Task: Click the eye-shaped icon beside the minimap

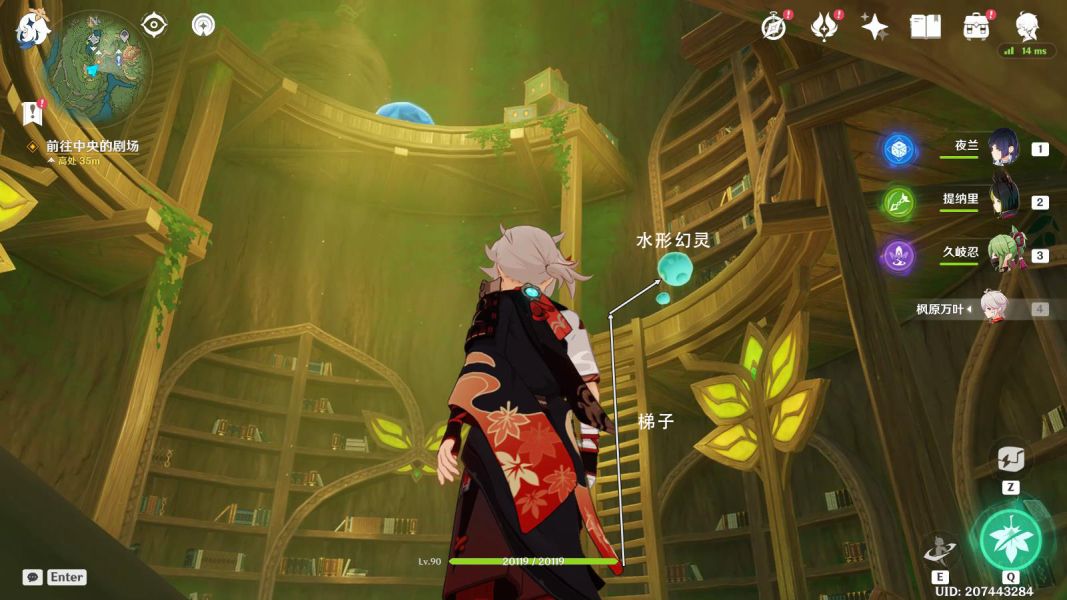Action: coord(154,25)
